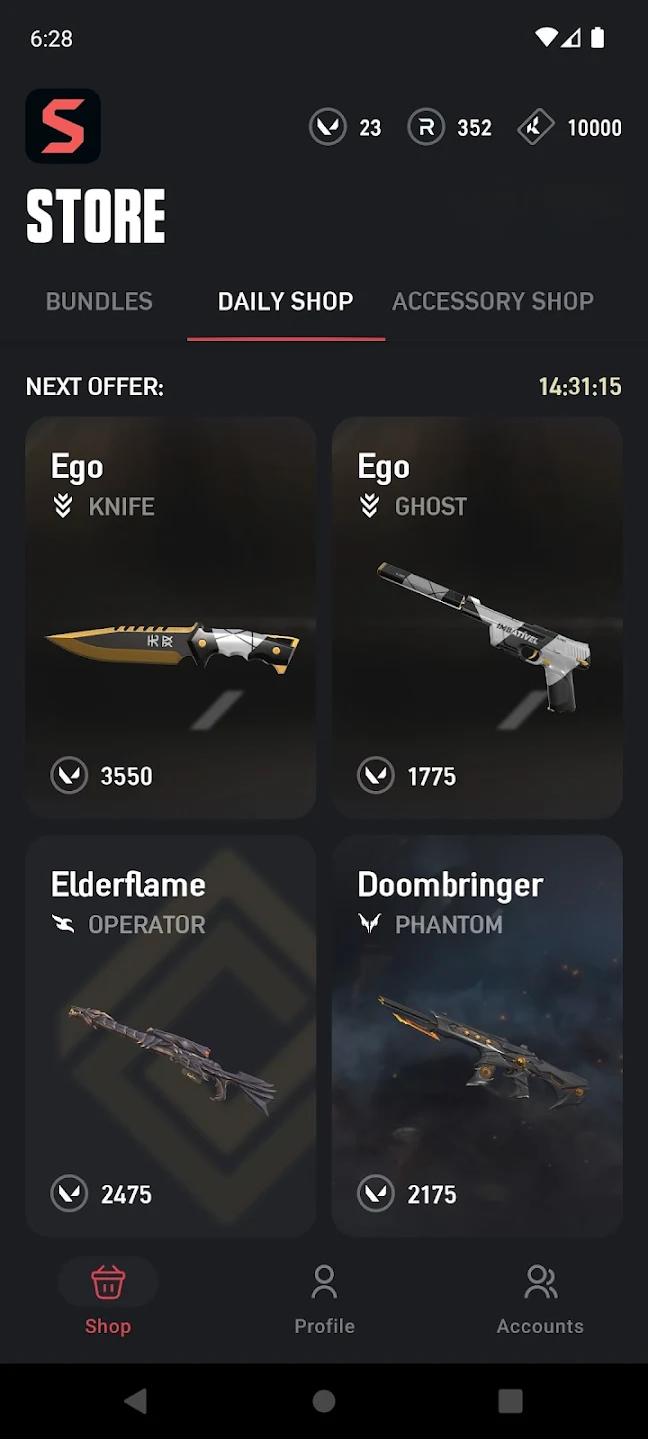Open the Accounts section
This screenshot has width=648, height=1440.
pyautogui.click(x=540, y=1299)
